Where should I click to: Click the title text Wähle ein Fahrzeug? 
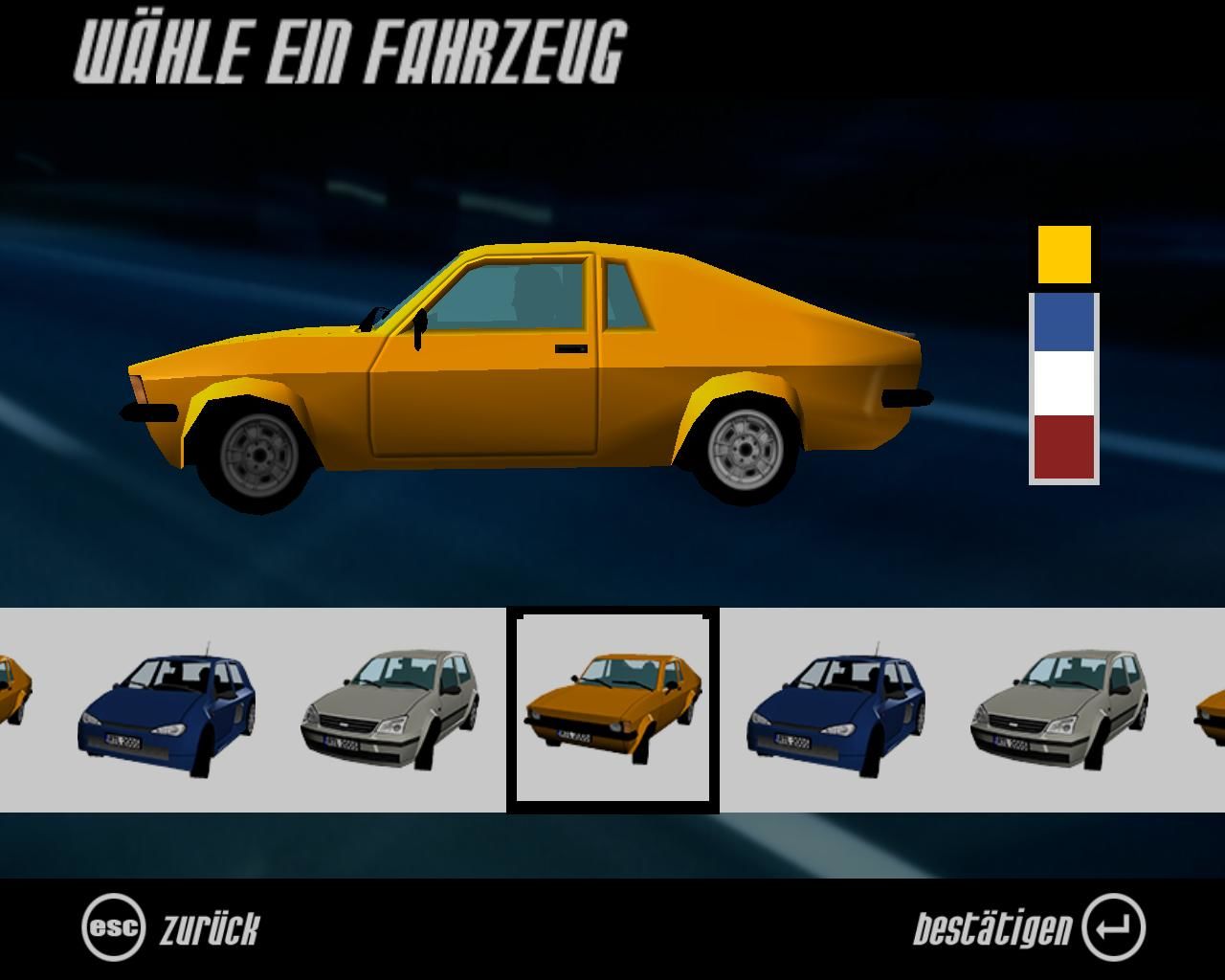click(349, 53)
